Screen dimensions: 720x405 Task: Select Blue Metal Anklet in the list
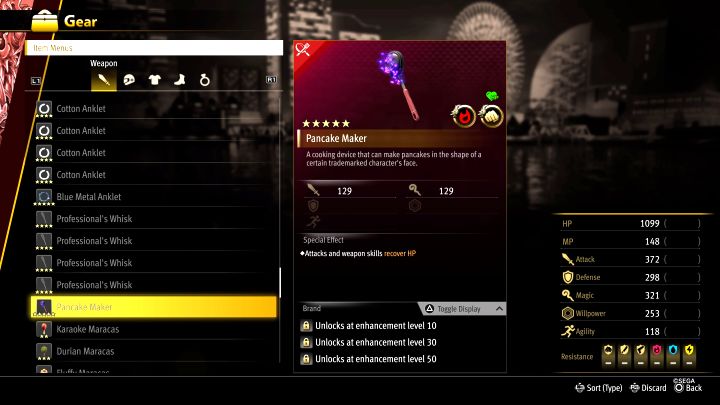(150, 197)
